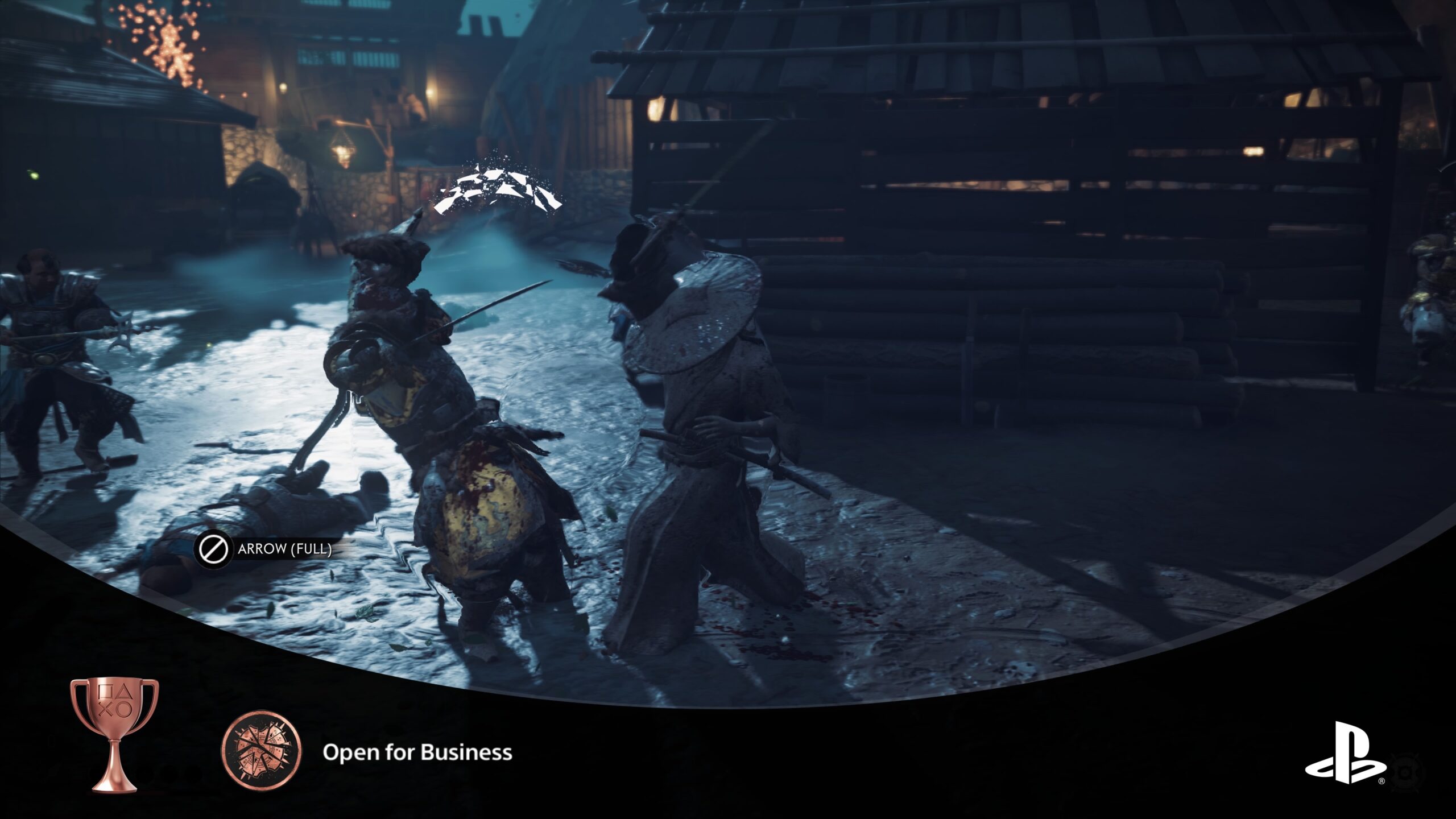Viewport: 1456px width, 819px height.
Task: Click the Arrow (Full) pickup notice
Action: click(x=263, y=549)
